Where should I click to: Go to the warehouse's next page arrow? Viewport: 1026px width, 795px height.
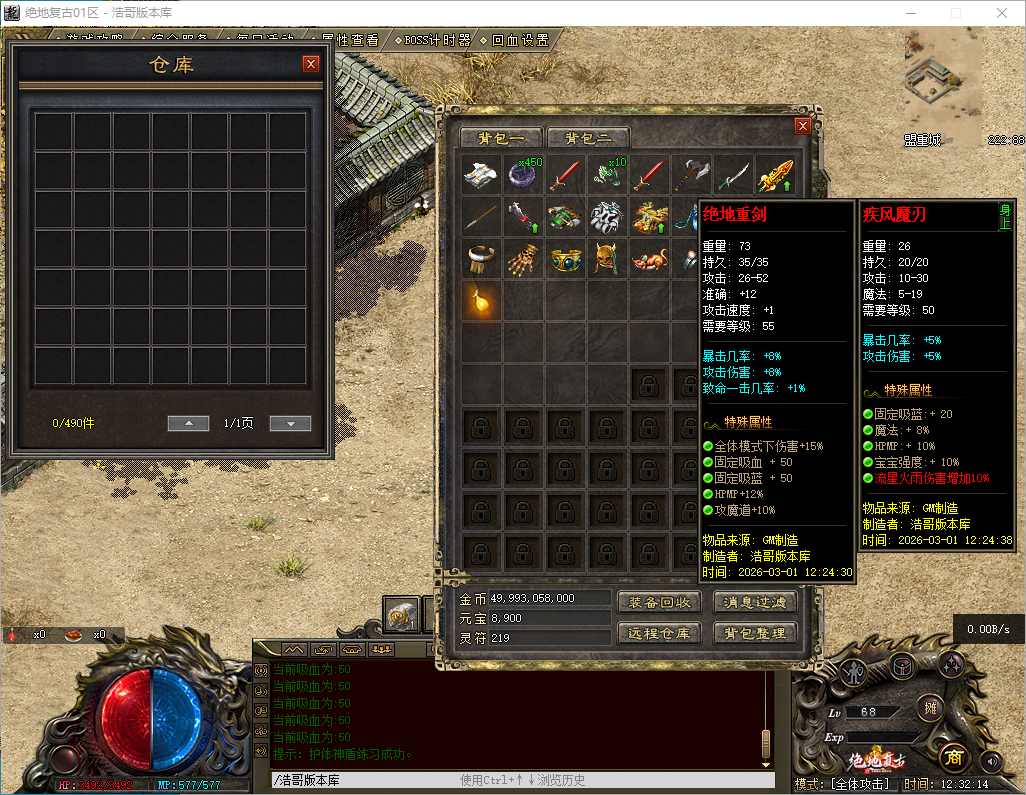pyautogui.click(x=290, y=424)
